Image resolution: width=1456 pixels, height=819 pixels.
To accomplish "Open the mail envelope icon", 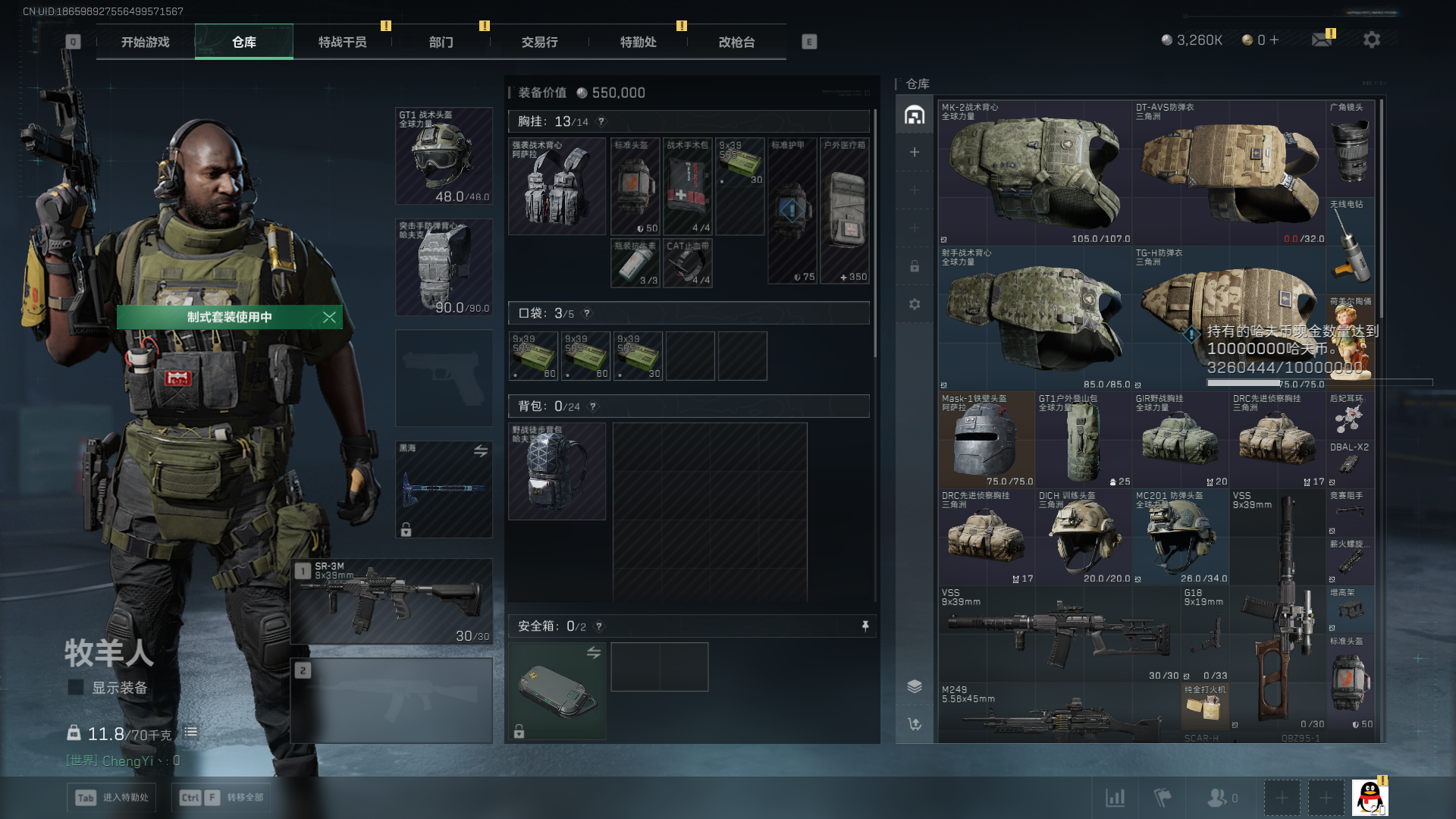I will tap(1322, 39).
